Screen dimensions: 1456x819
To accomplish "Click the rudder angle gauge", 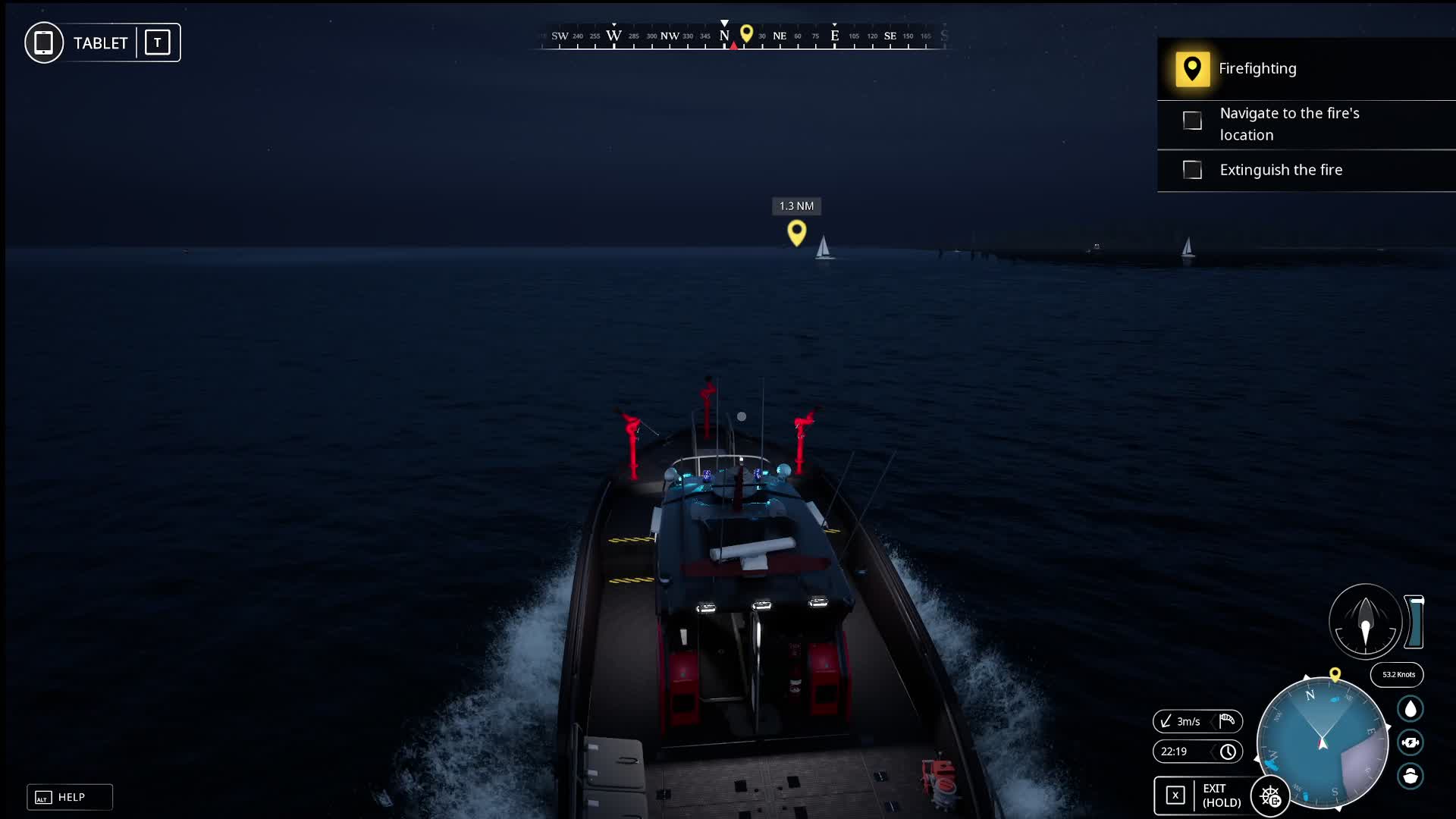I will click(1365, 620).
